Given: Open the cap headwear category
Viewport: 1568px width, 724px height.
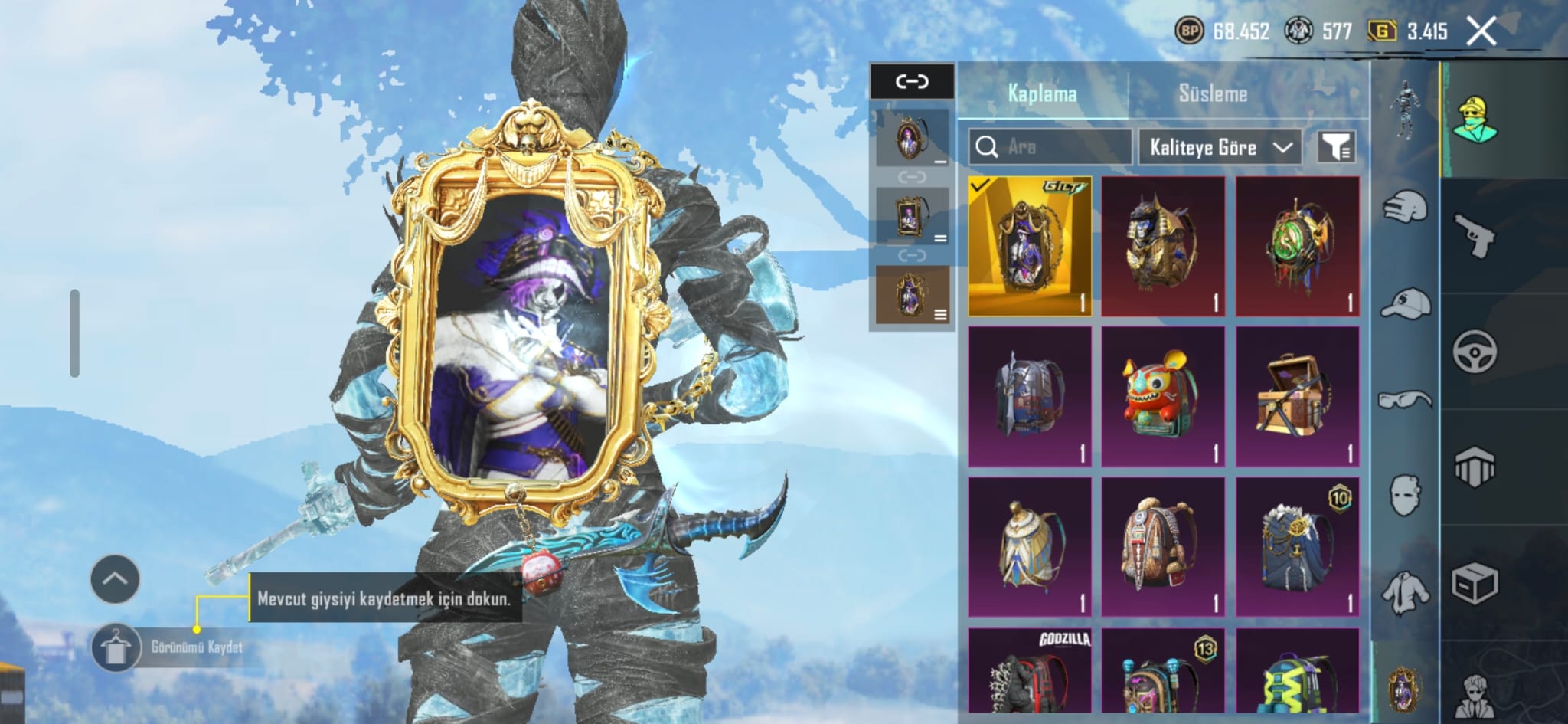Looking at the screenshot, I should [1406, 303].
